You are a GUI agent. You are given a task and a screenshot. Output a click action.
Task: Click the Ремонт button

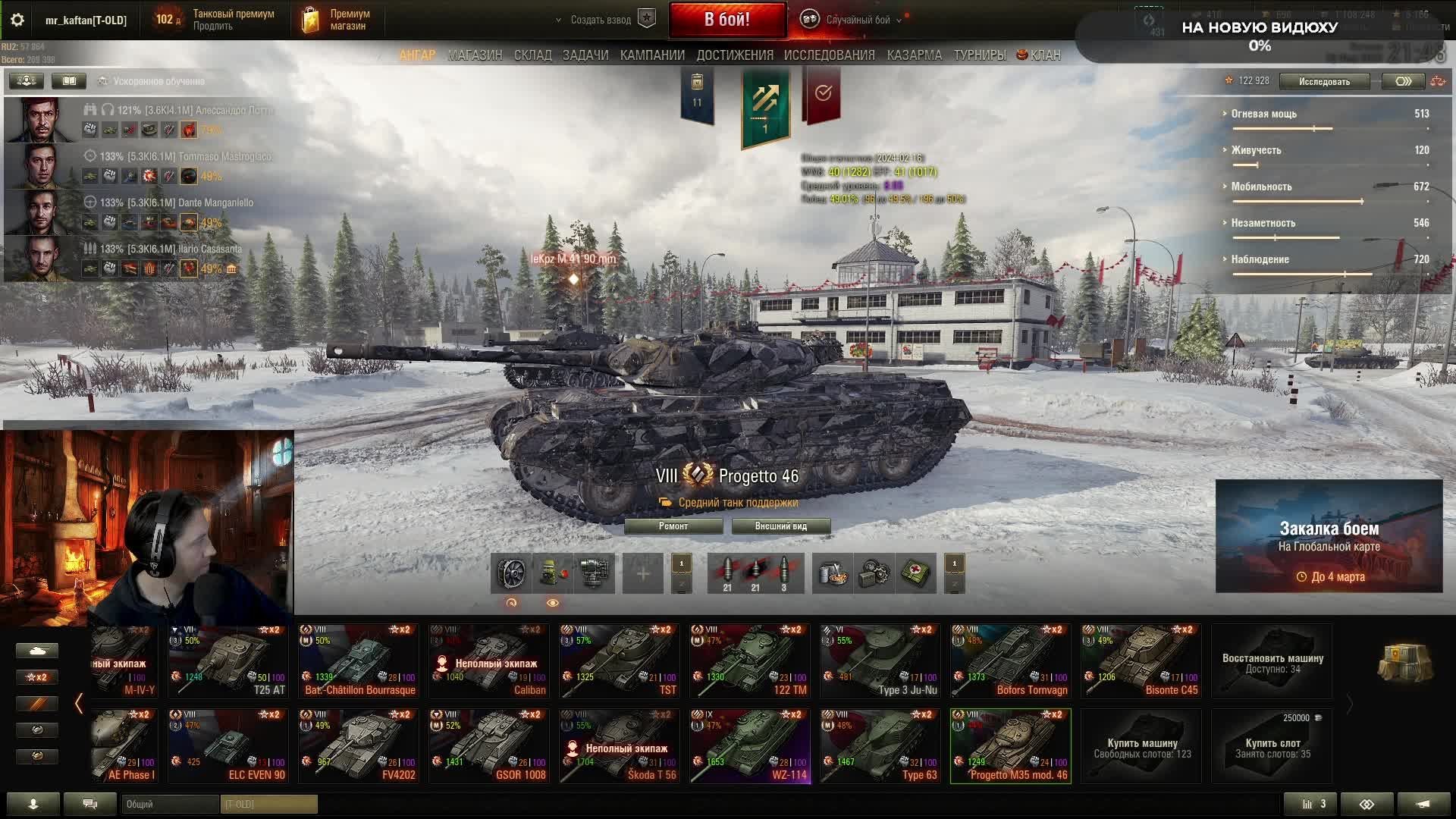(x=673, y=526)
